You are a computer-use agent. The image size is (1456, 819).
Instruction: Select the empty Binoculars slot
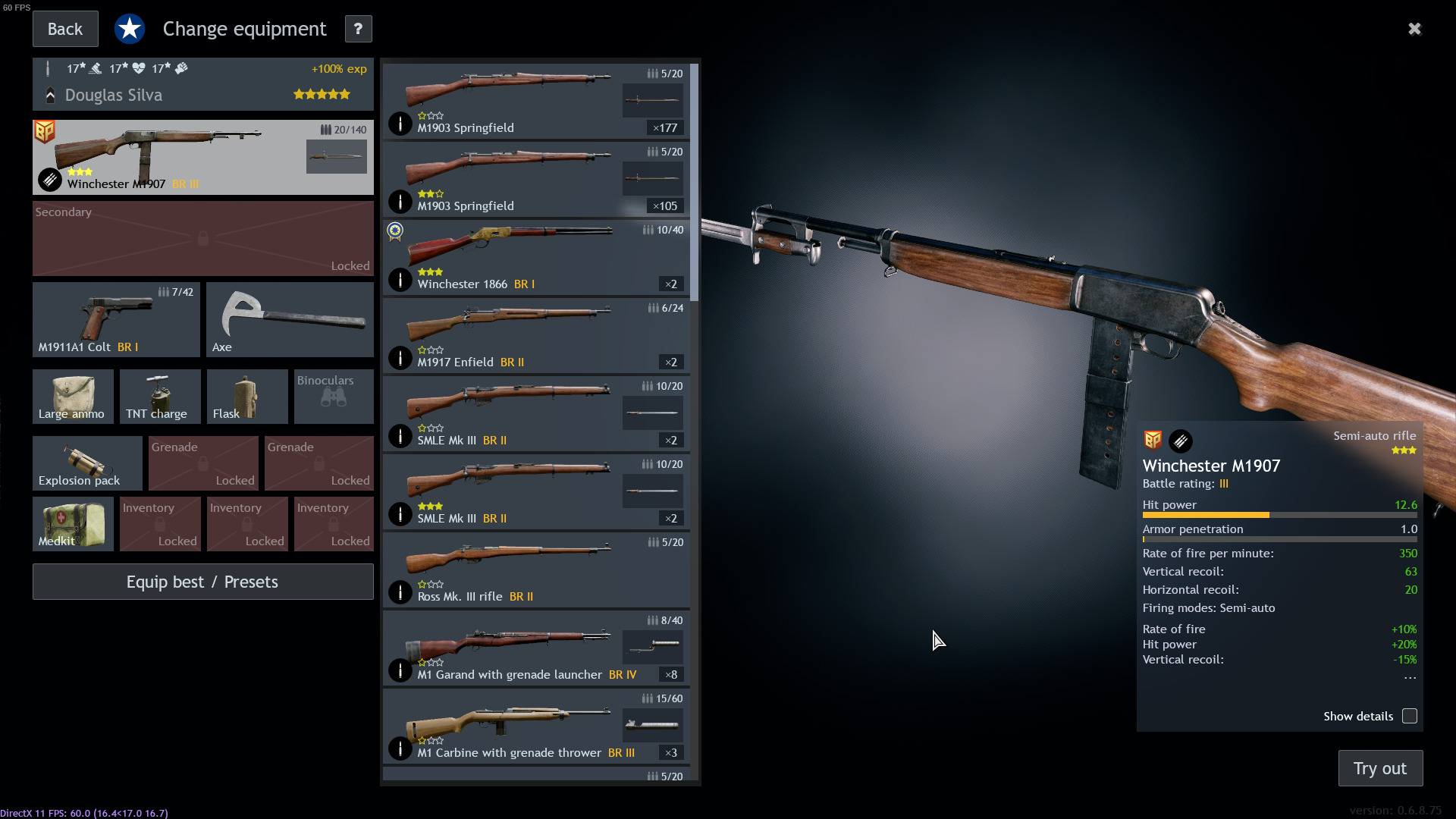pyautogui.click(x=333, y=396)
